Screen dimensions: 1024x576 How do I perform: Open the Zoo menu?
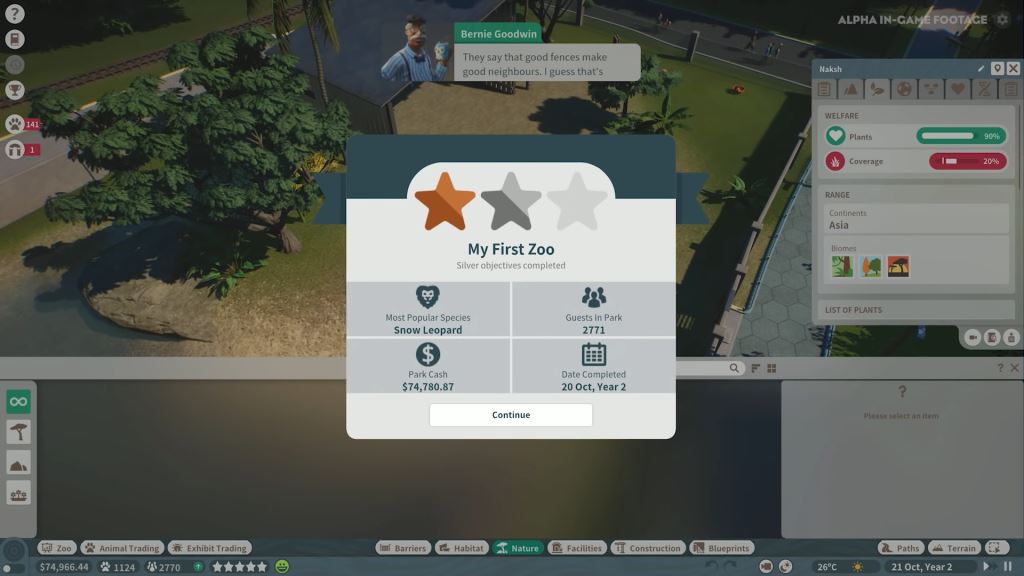(x=57, y=548)
